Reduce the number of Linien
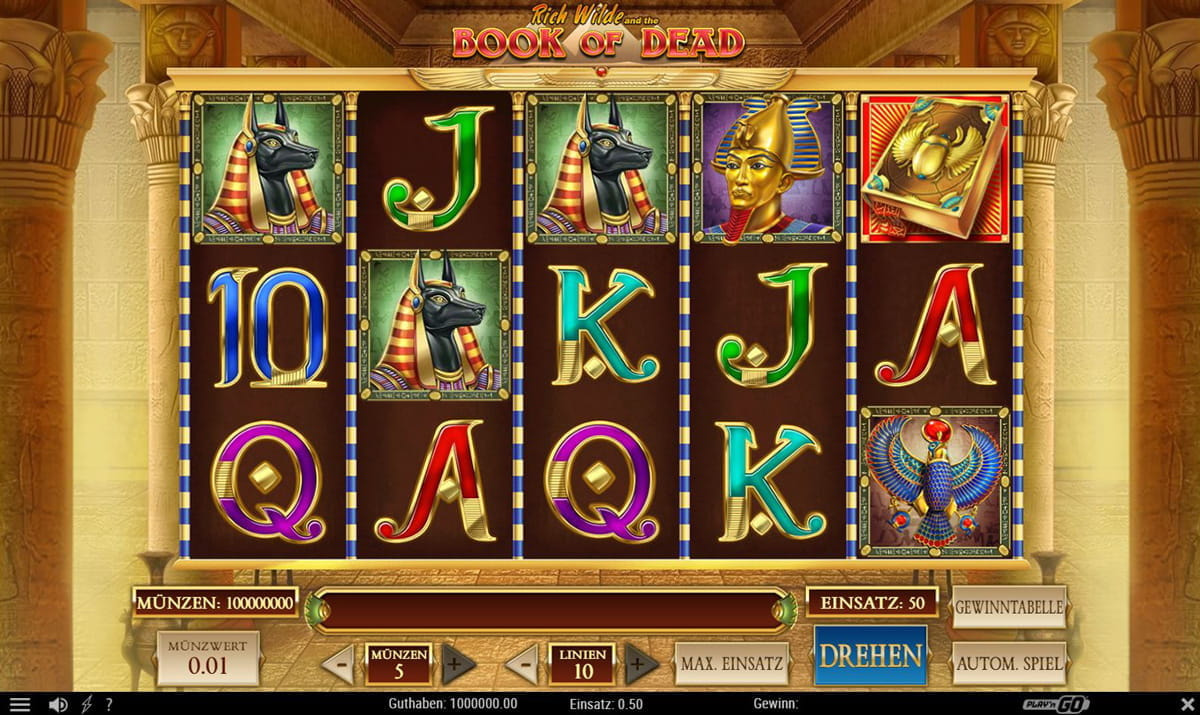 [x=523, y=664]
